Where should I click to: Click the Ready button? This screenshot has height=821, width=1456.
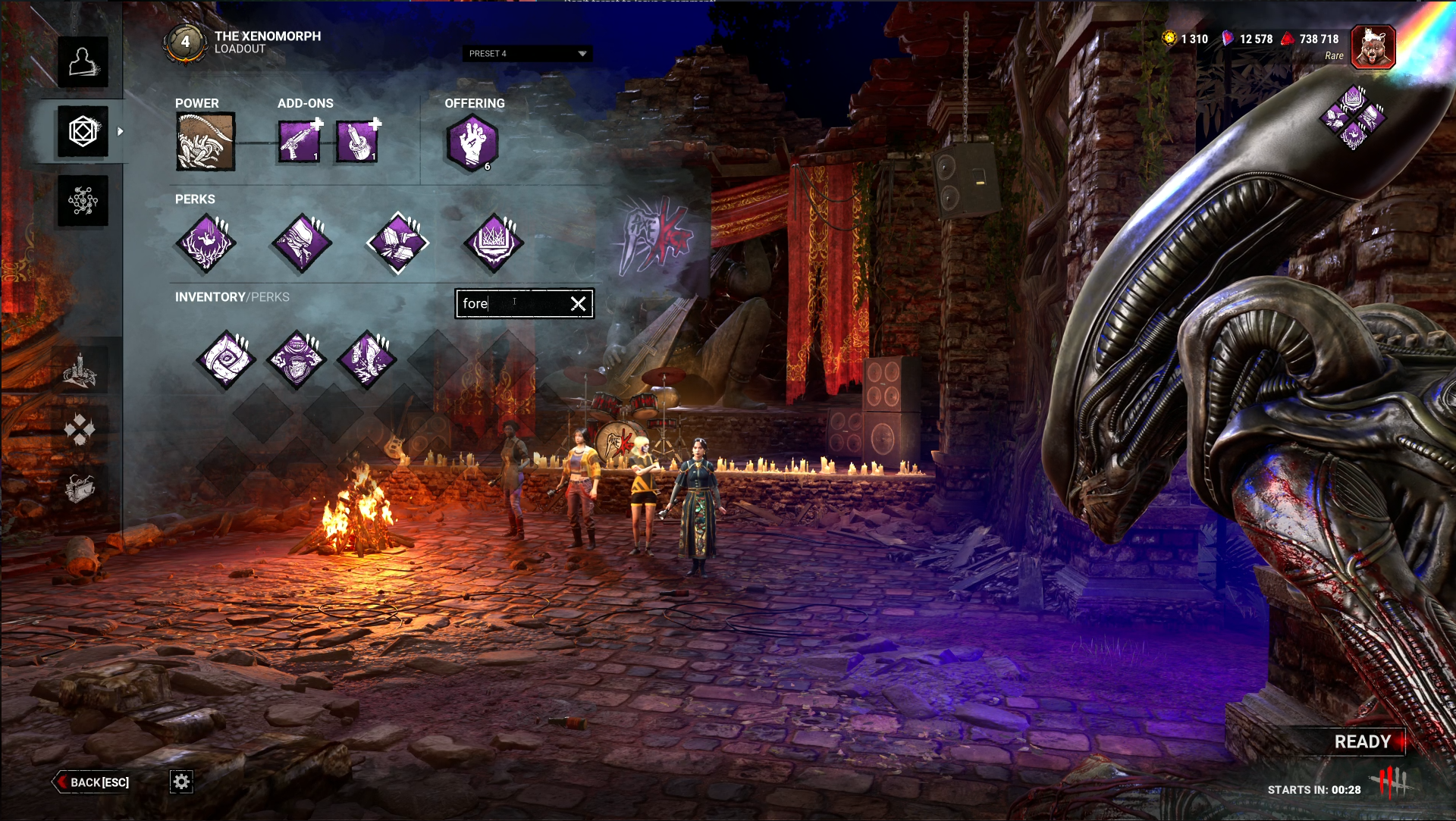1362,742
